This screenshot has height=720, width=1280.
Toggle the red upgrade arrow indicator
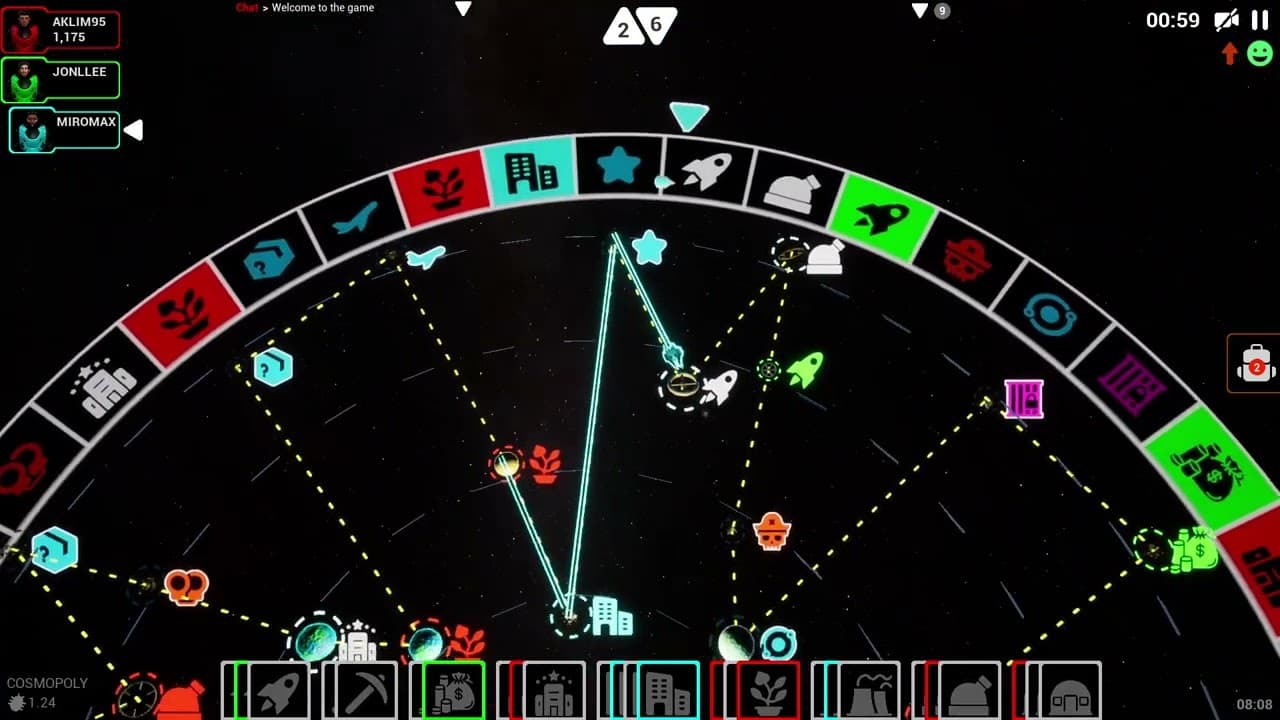click(1229, 54)
